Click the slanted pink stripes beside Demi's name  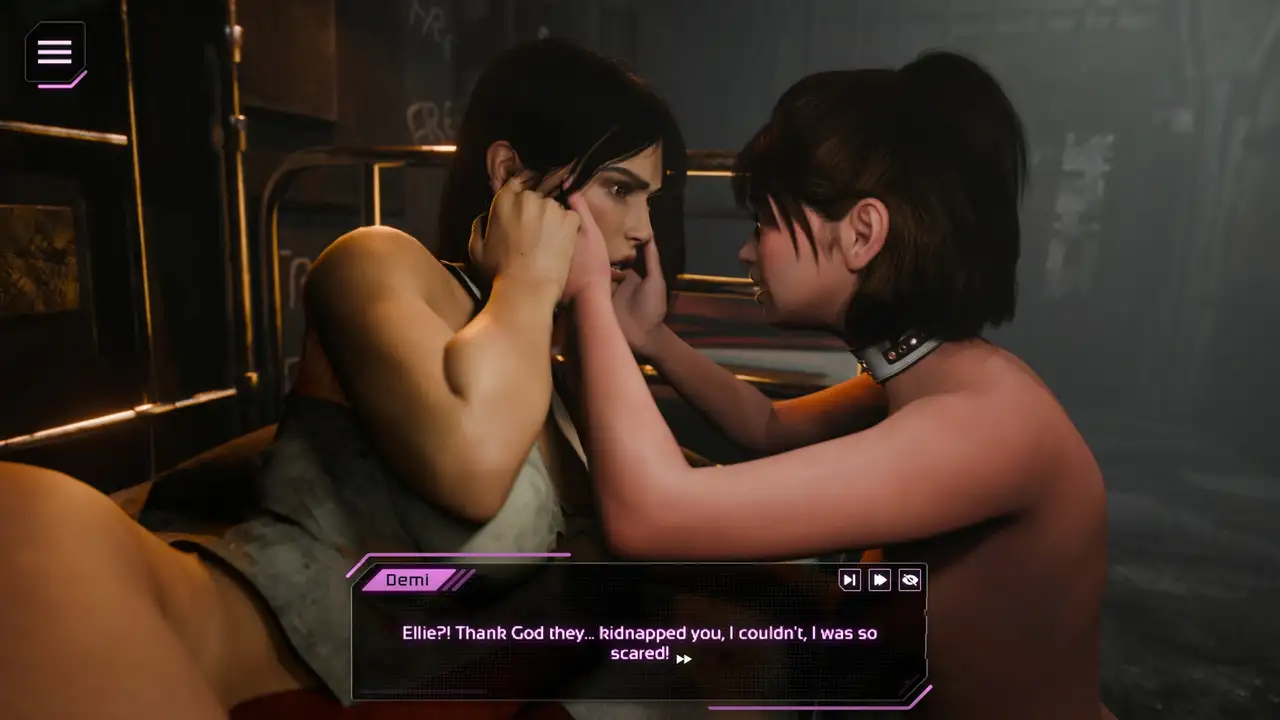(460, 580)
